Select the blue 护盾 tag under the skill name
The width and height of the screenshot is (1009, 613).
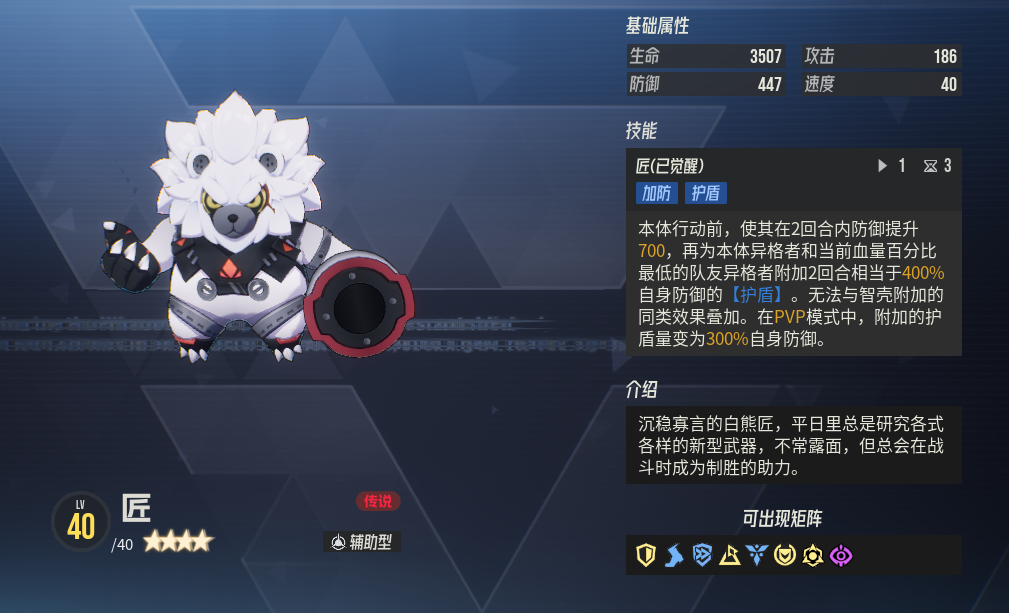(705, 193)
